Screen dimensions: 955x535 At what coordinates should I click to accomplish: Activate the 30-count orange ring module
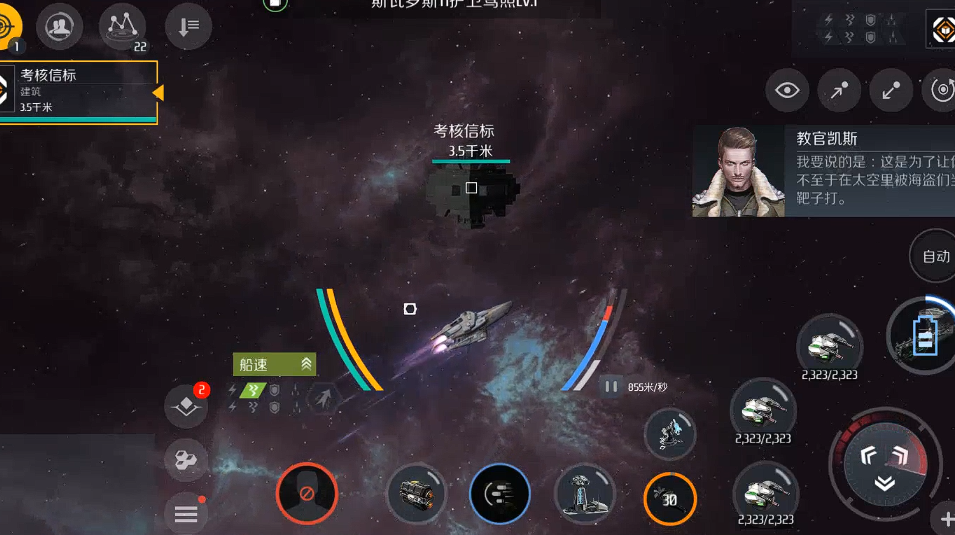(669, 498)
